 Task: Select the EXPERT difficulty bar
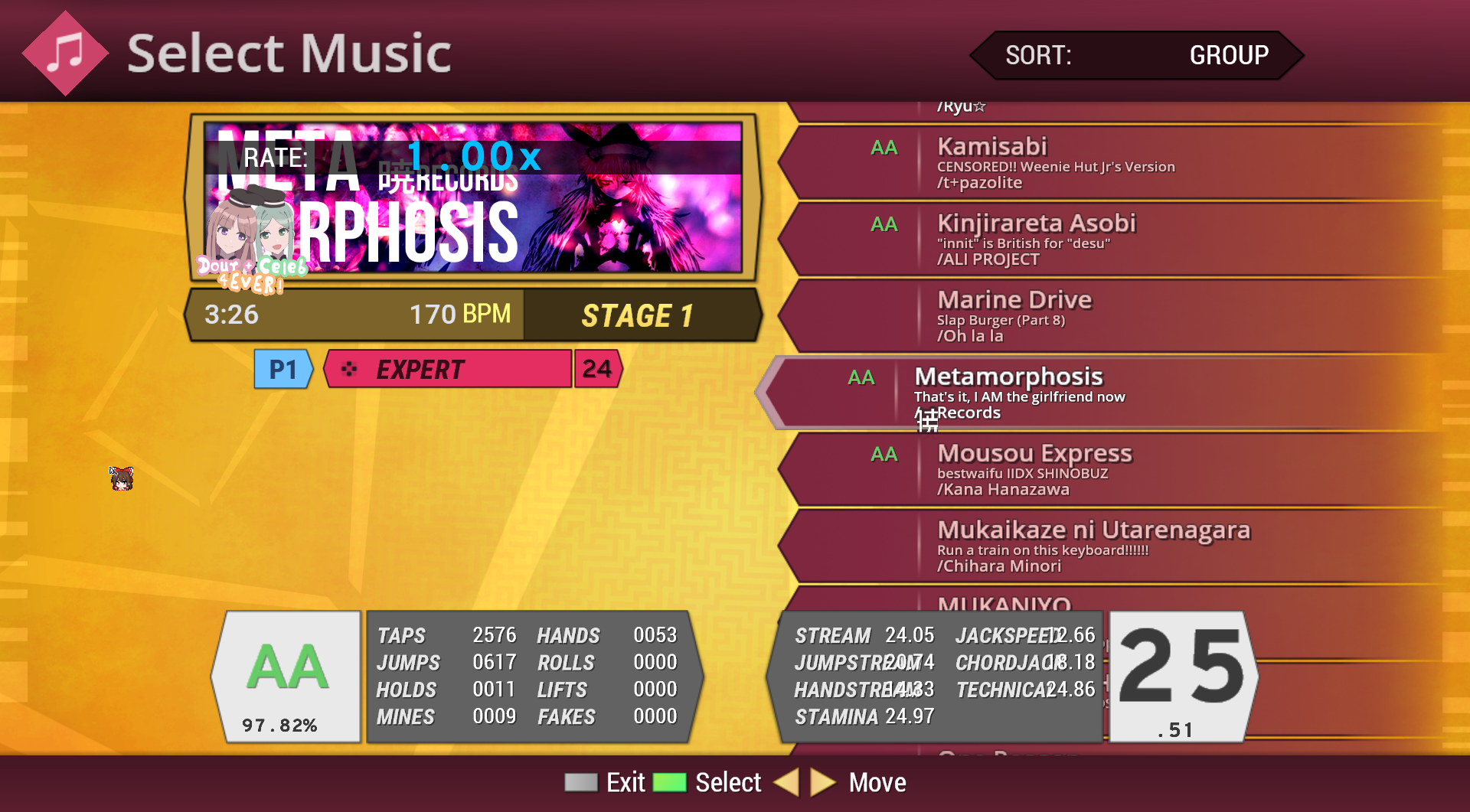tap(449, 370)
